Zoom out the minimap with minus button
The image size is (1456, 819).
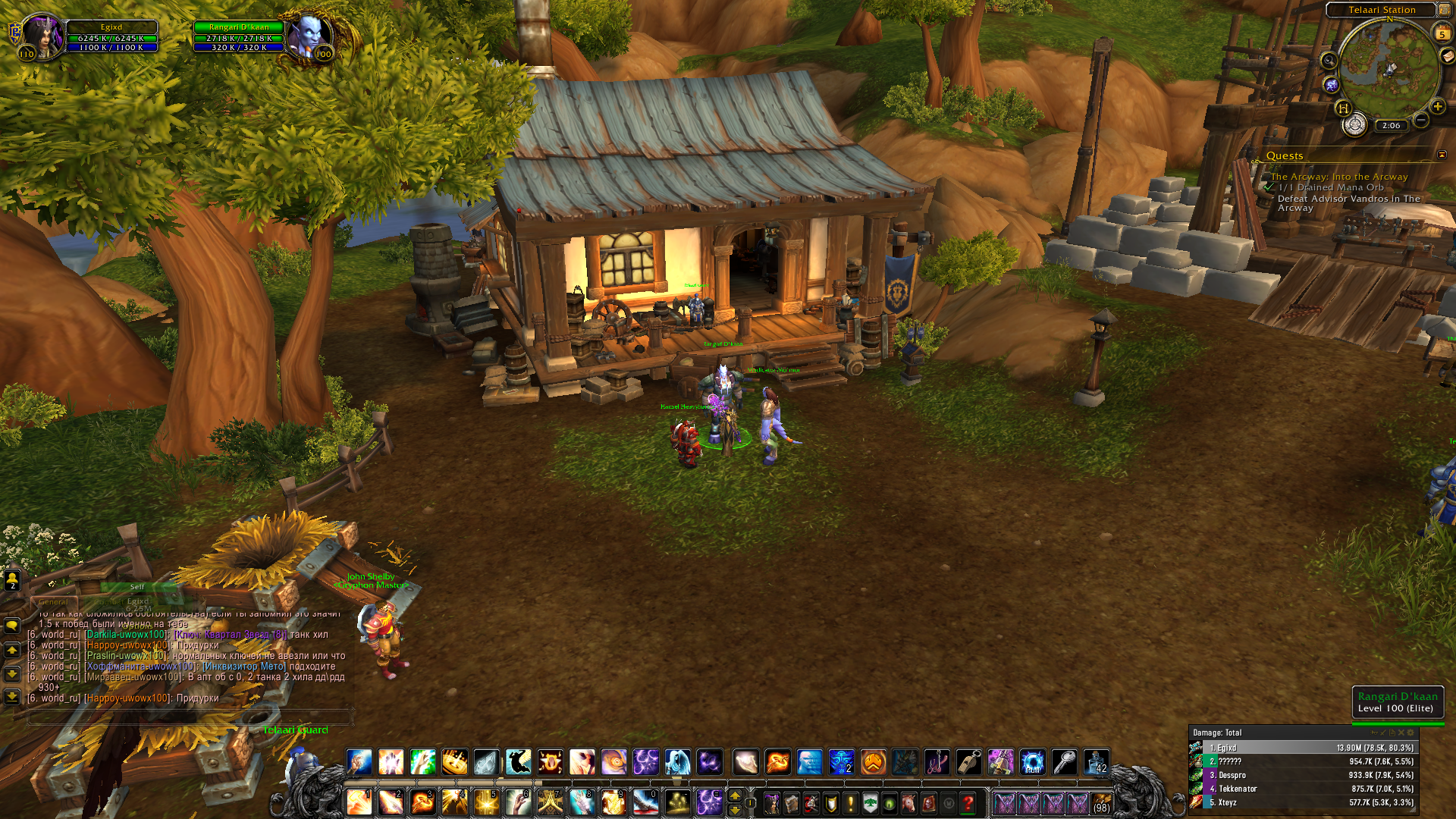pyautogui.click(x=1421, y=120)
